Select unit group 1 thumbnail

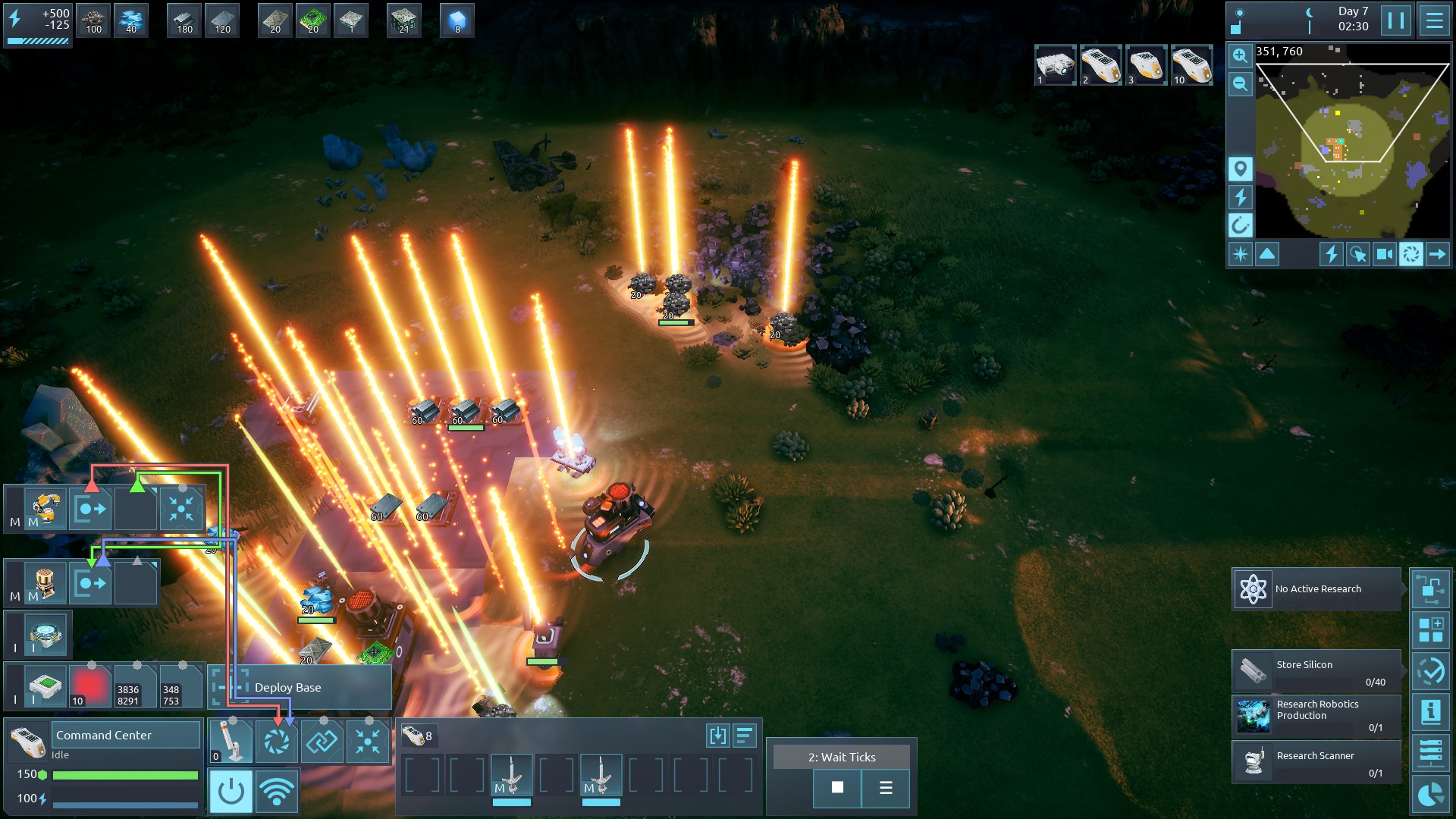click(x=1055, y=65)
